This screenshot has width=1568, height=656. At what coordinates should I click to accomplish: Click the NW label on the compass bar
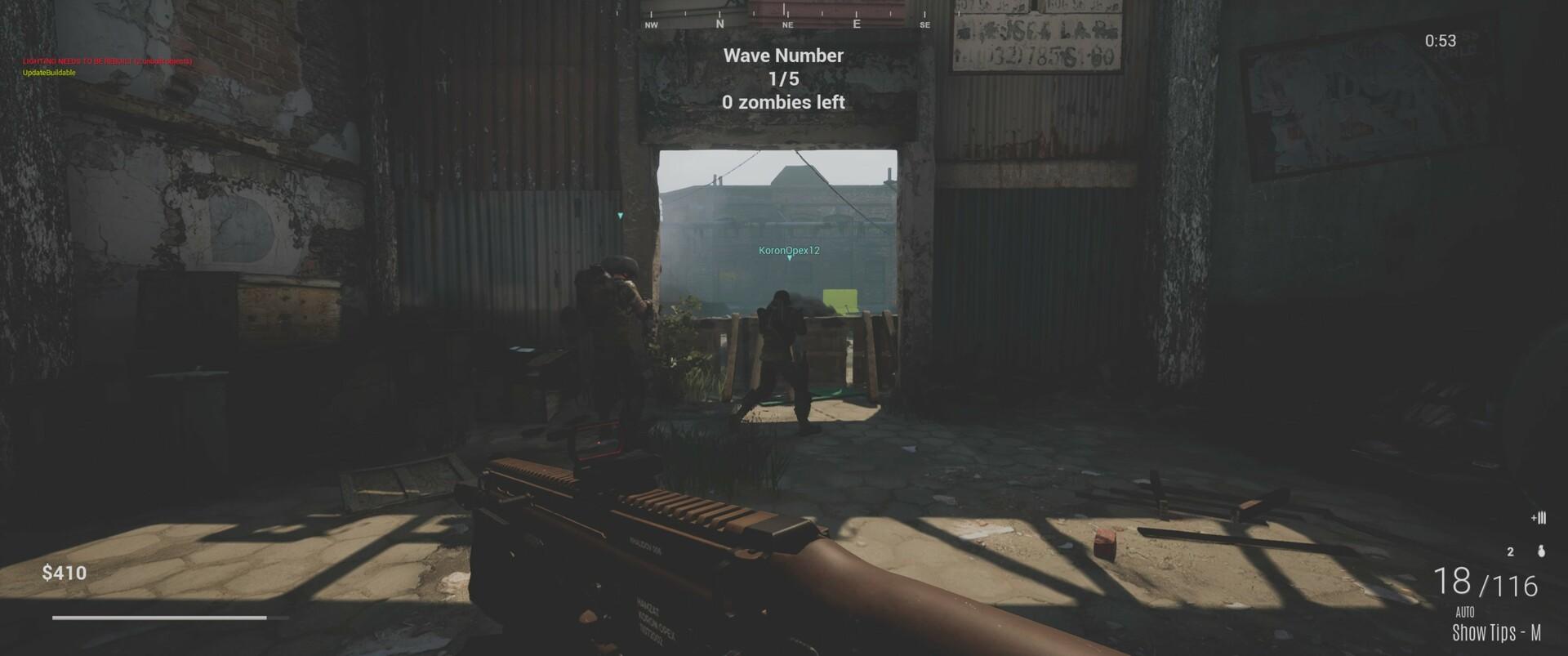[650, 25]
